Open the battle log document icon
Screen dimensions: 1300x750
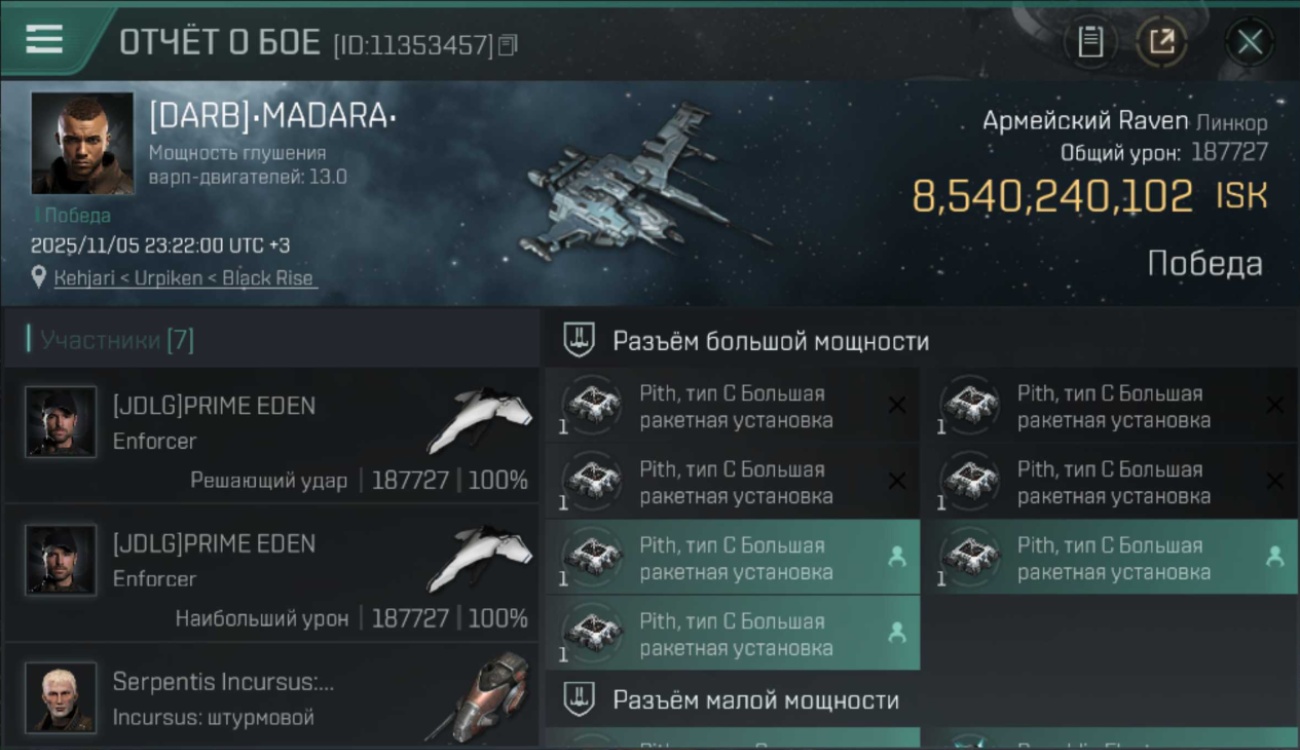click(1089, 42)
